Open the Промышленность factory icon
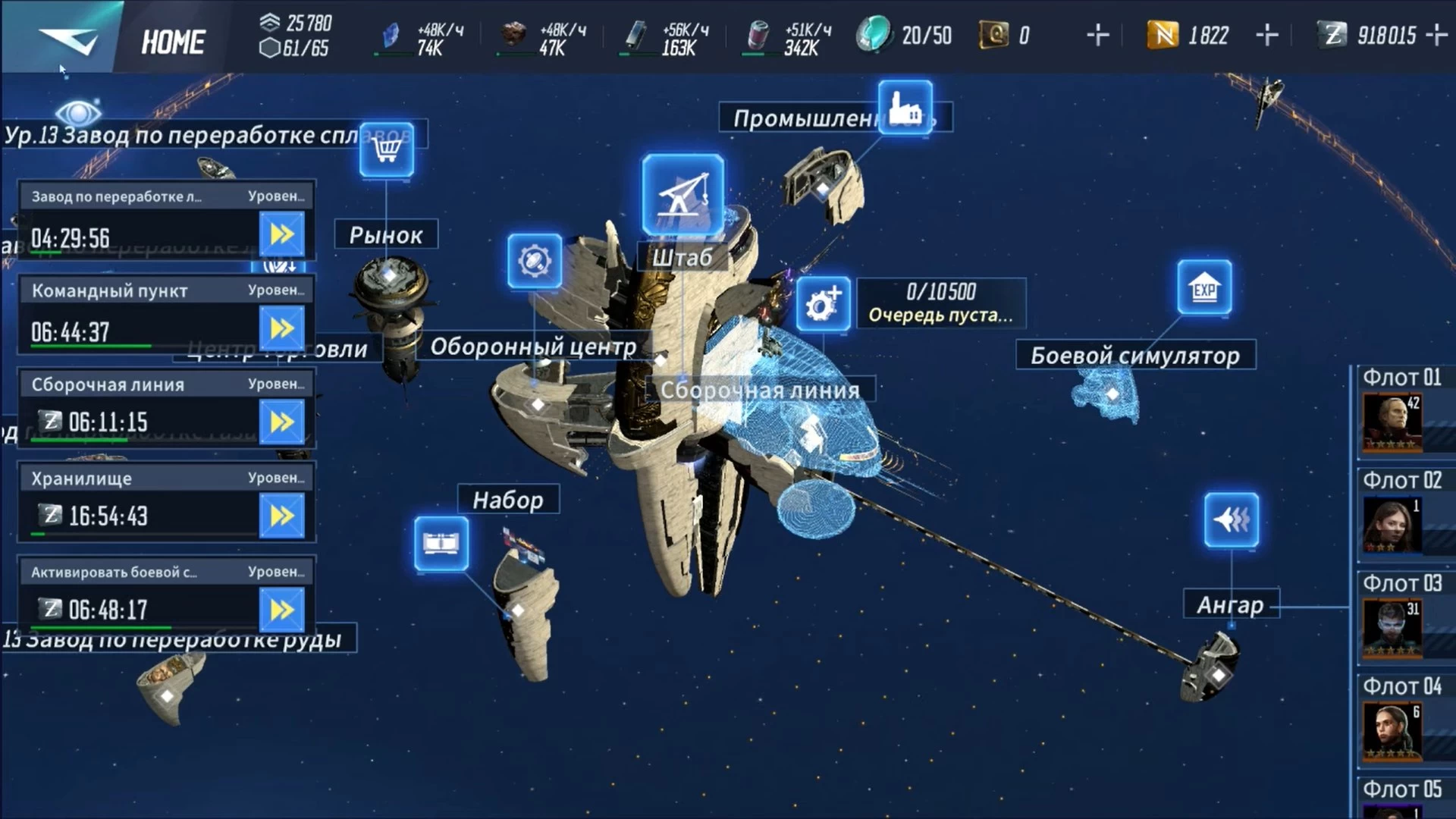The width and height of the screenshot is (1456, 819). point(905,108)
